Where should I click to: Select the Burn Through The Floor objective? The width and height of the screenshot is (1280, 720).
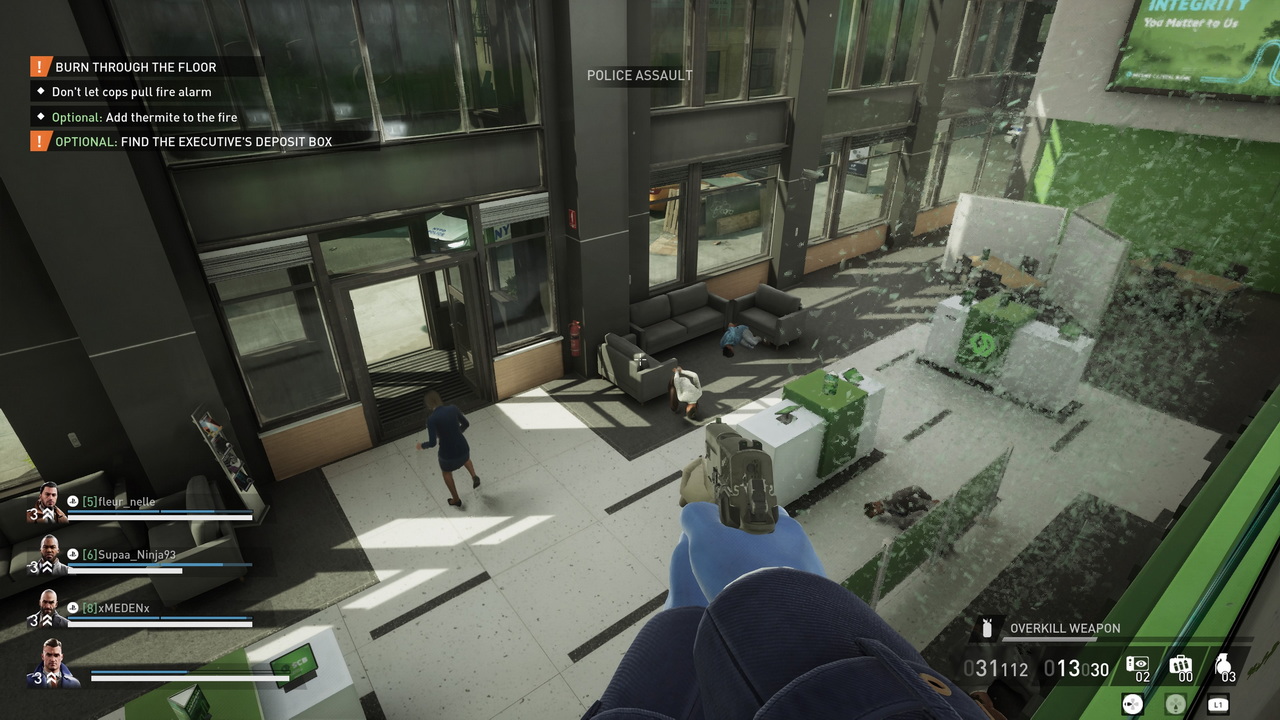click(x=135, y=67)
